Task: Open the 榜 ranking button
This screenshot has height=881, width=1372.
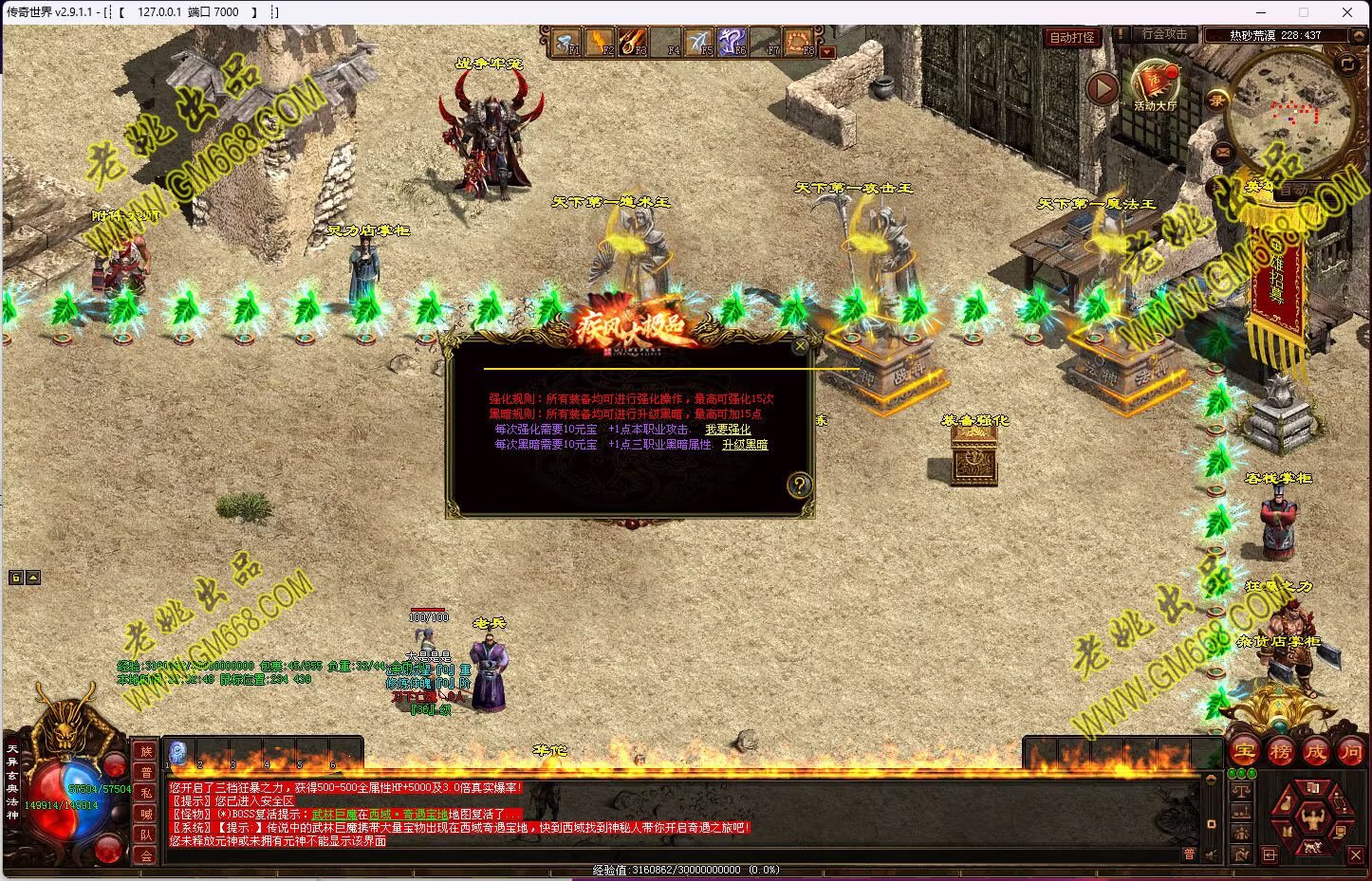Action: (1280, 752)
